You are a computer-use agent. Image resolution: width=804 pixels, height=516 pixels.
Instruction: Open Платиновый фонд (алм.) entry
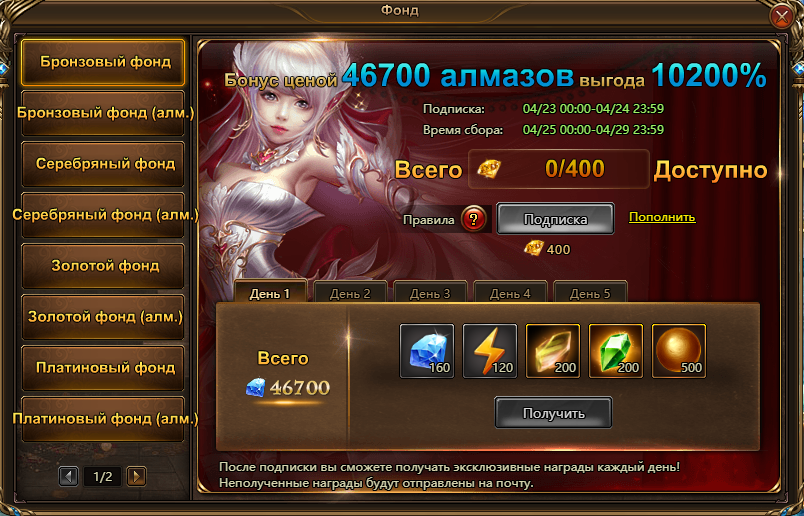[103, 419]
